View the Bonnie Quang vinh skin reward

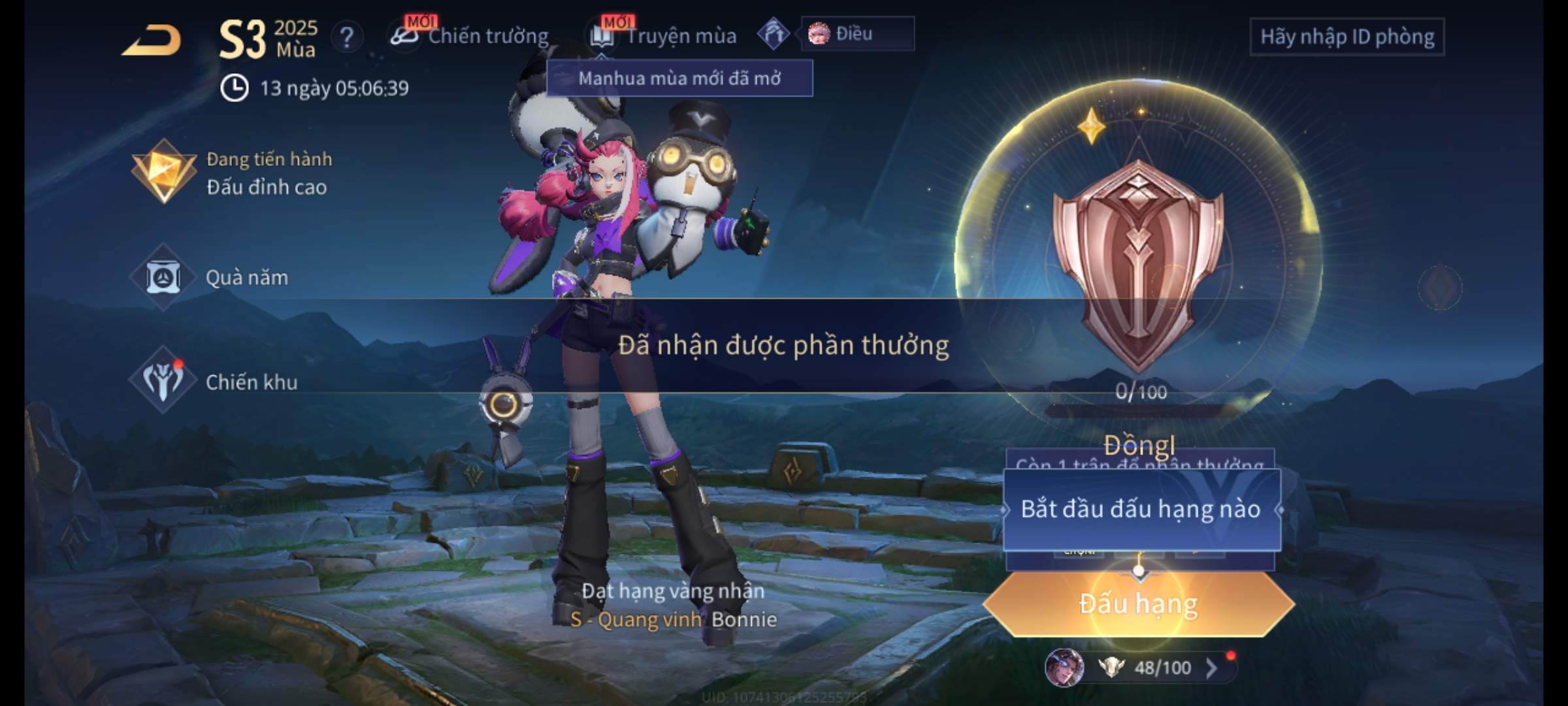[x=673, y=619]
